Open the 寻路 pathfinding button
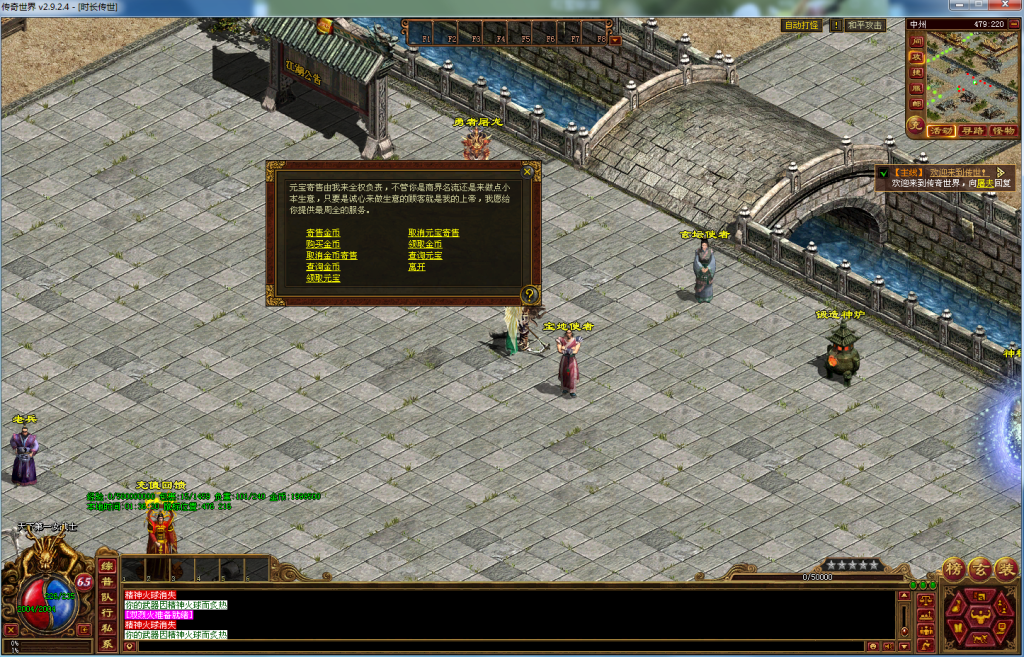1024x657 pixels. [x=971, y=131]
